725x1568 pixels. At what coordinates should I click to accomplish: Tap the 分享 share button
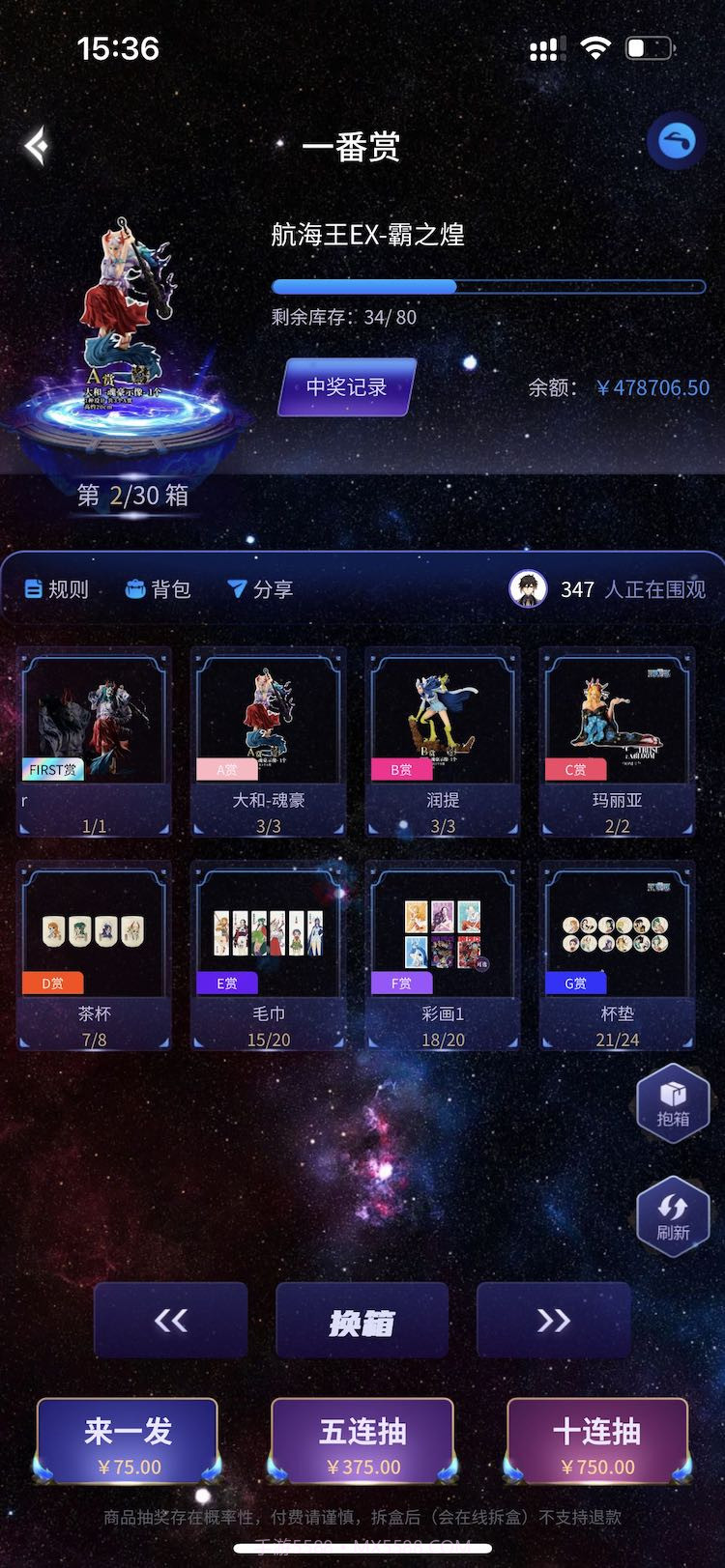(x=260, y=589)
